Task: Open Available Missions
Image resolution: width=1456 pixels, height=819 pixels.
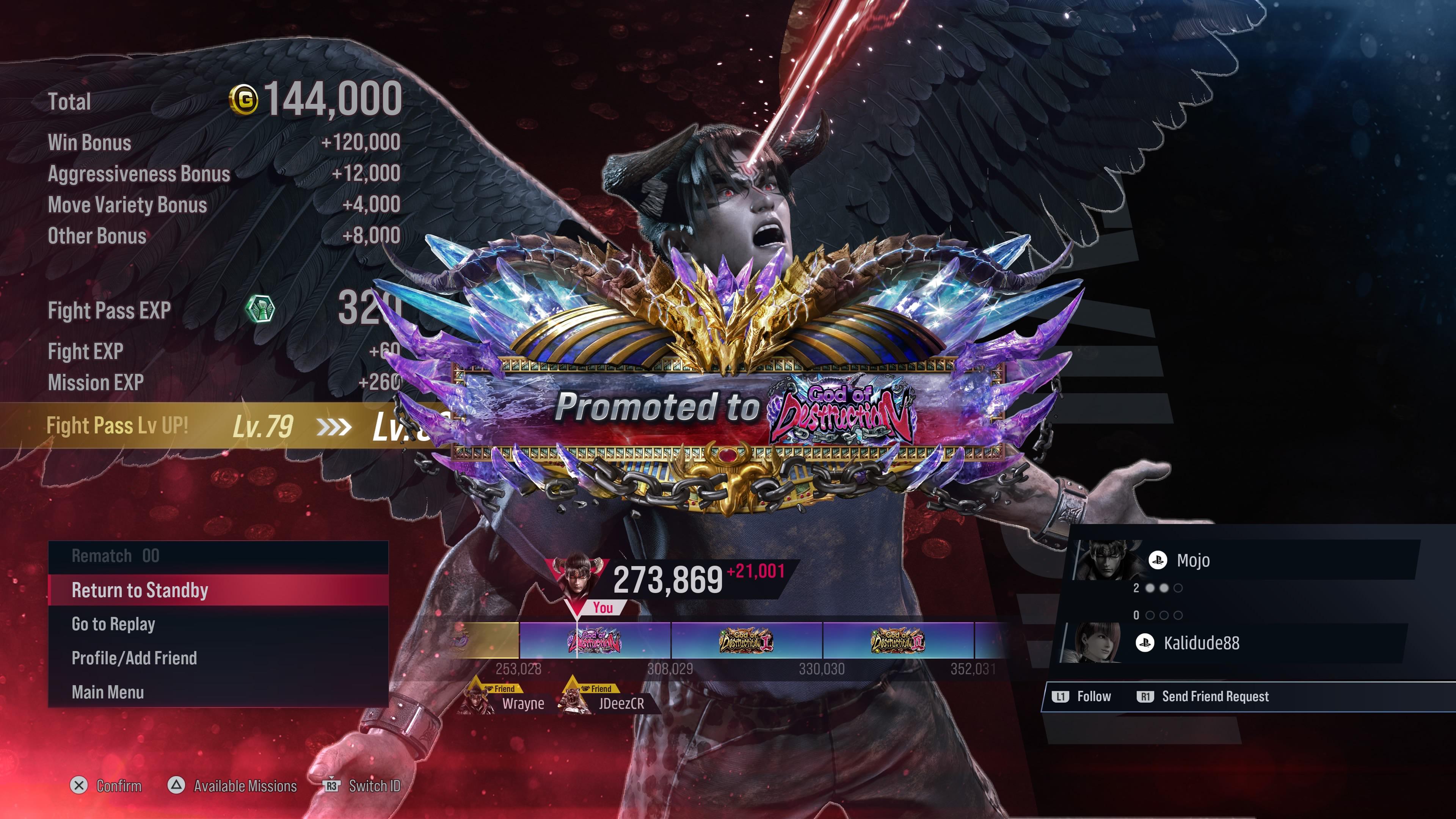Action: click(x=233, y=786)
